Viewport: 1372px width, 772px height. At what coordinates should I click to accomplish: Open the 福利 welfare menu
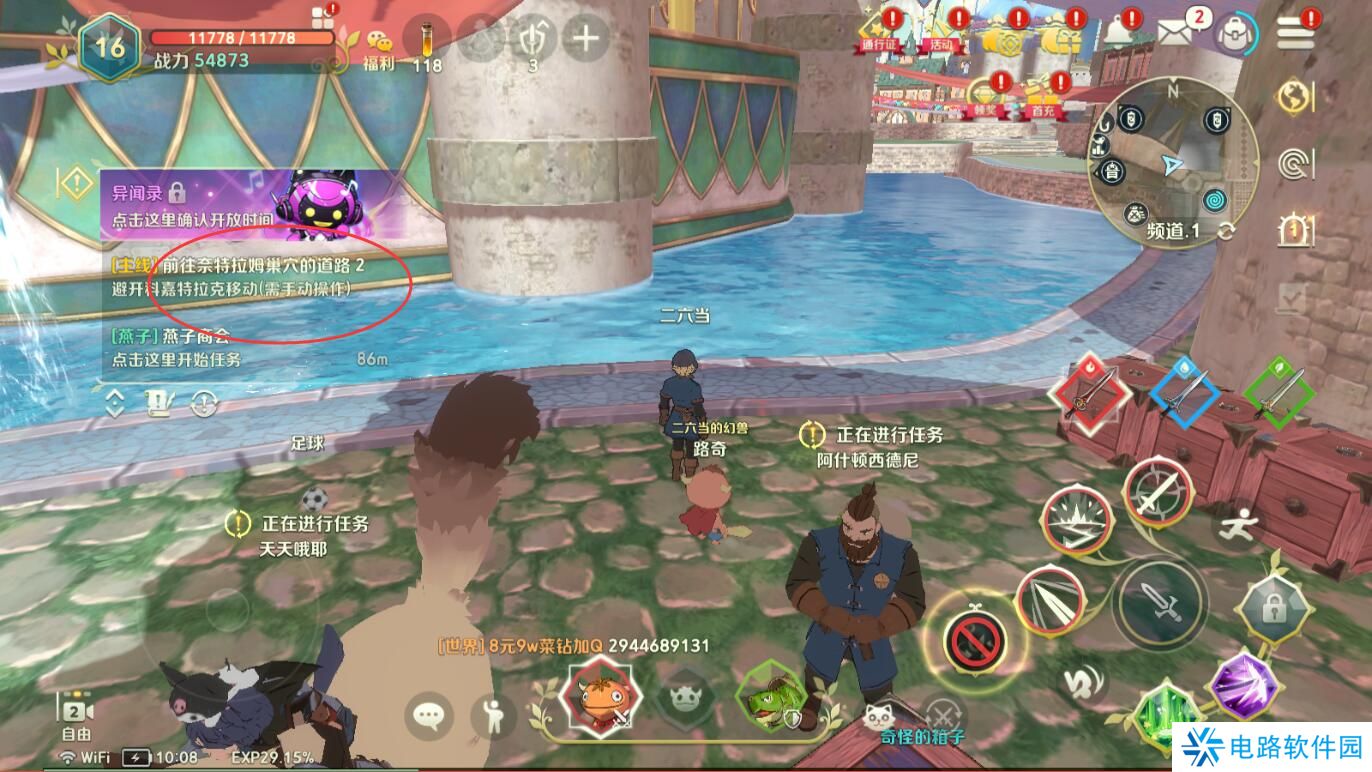tap(378, 47)
